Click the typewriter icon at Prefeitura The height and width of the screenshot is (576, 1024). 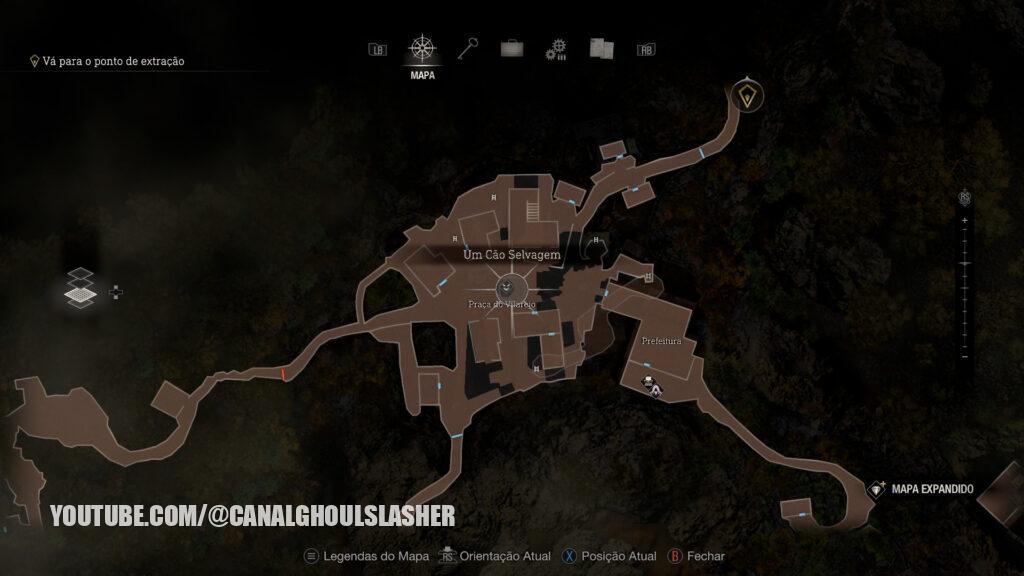tap(649, 381)
